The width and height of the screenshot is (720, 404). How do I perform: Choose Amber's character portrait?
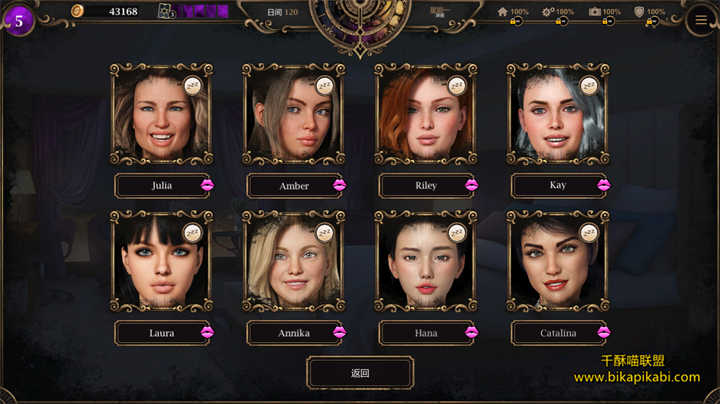(x=293, y=114)
